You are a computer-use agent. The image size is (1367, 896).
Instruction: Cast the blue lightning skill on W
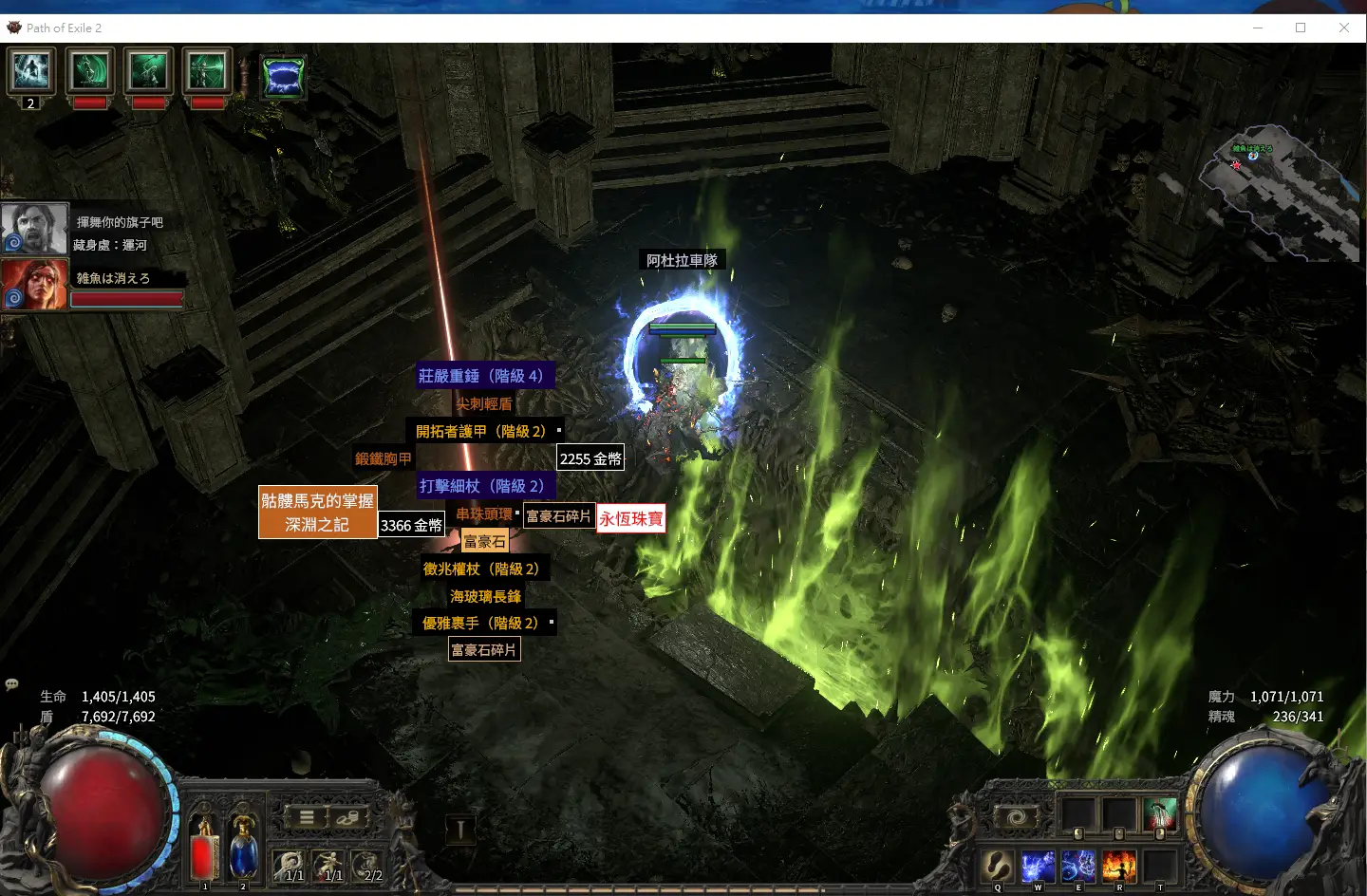(x=1038, y=866)
